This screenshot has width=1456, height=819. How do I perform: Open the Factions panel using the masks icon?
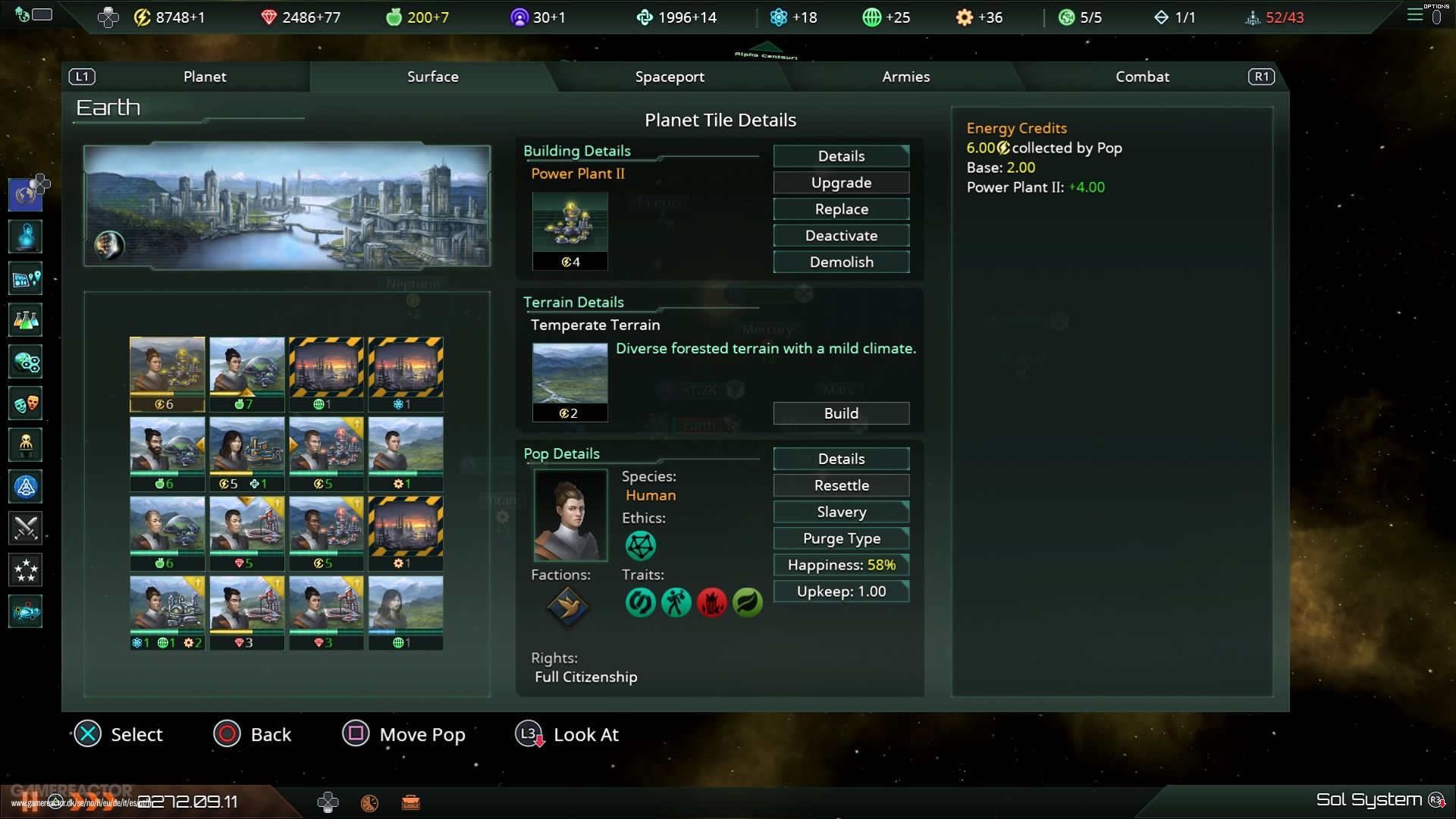(x=25, y=403)
